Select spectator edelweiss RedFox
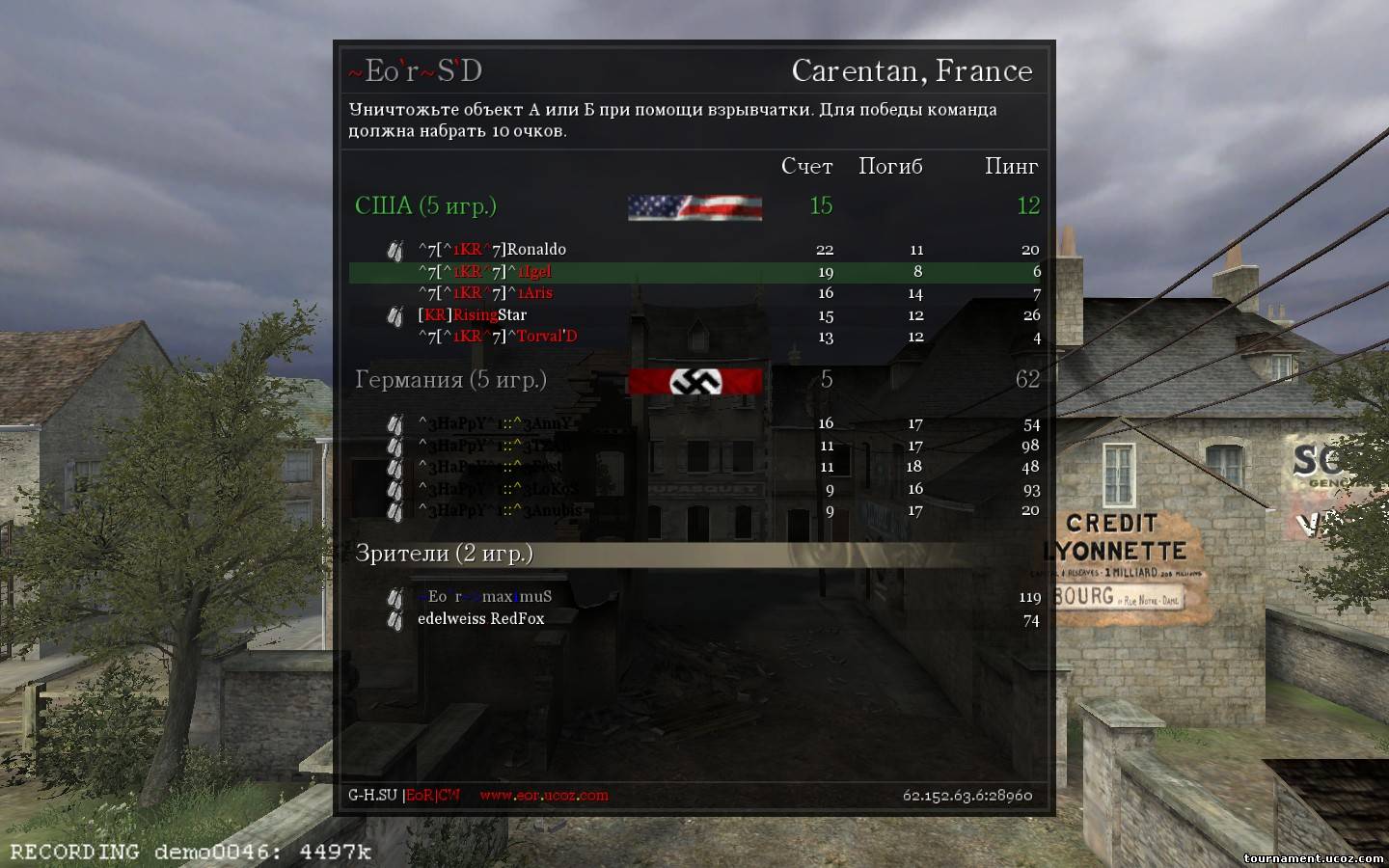The height and width of the screenshot is (868, 1389). [480, 619]
